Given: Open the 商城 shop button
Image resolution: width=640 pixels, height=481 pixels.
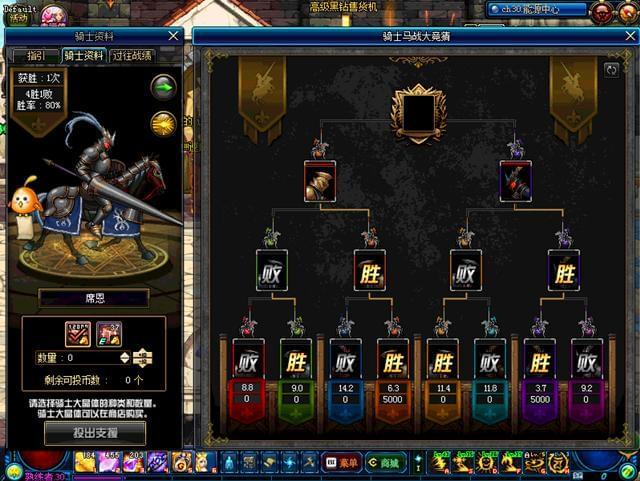Looking at the screenshot, I should tap(385, 462).
